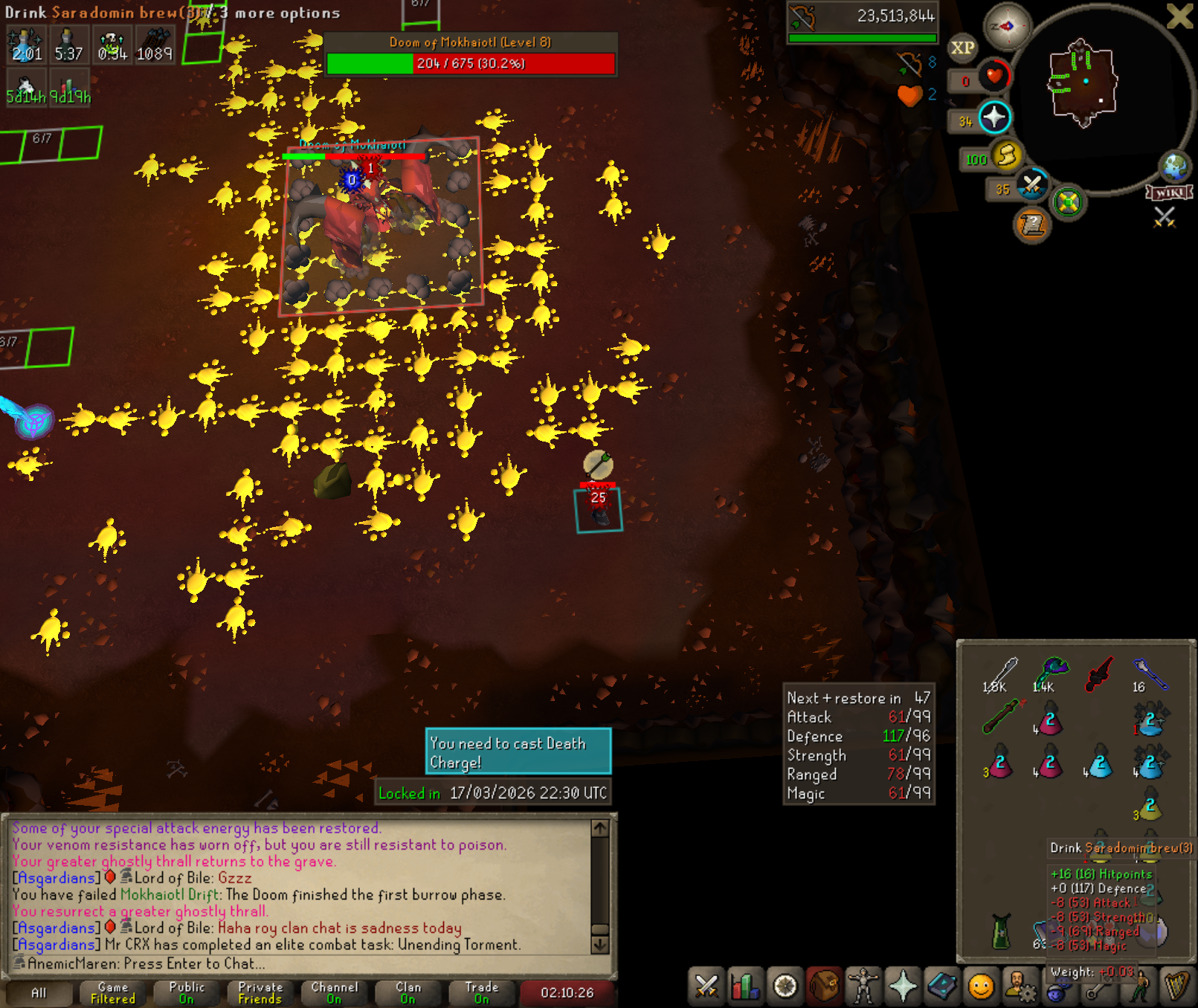Select the green cape inventory item
This screenshot has height=1008, width=1198.
(1001, 931)
